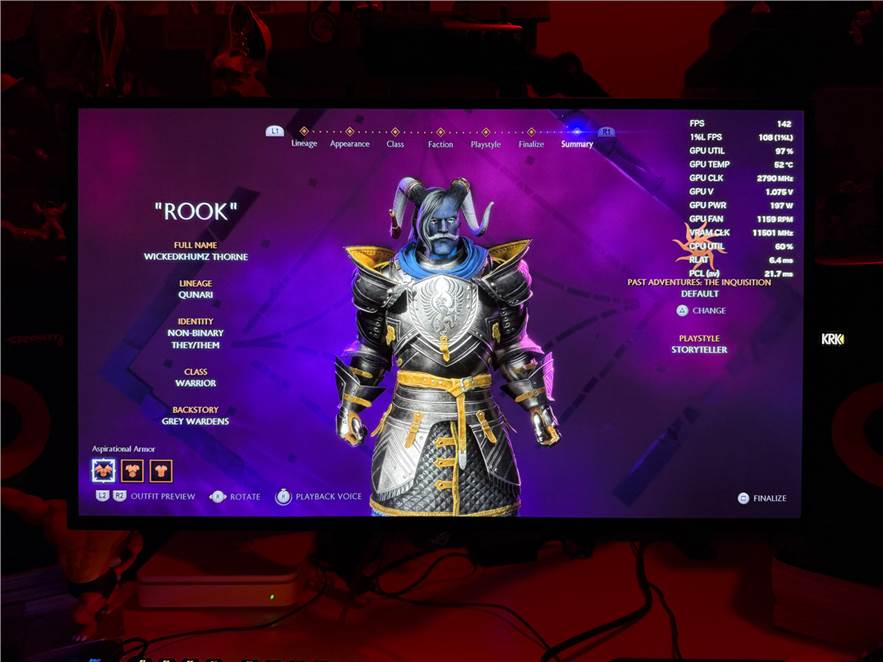Switch to the Playstyle tab

click(485, 144)
